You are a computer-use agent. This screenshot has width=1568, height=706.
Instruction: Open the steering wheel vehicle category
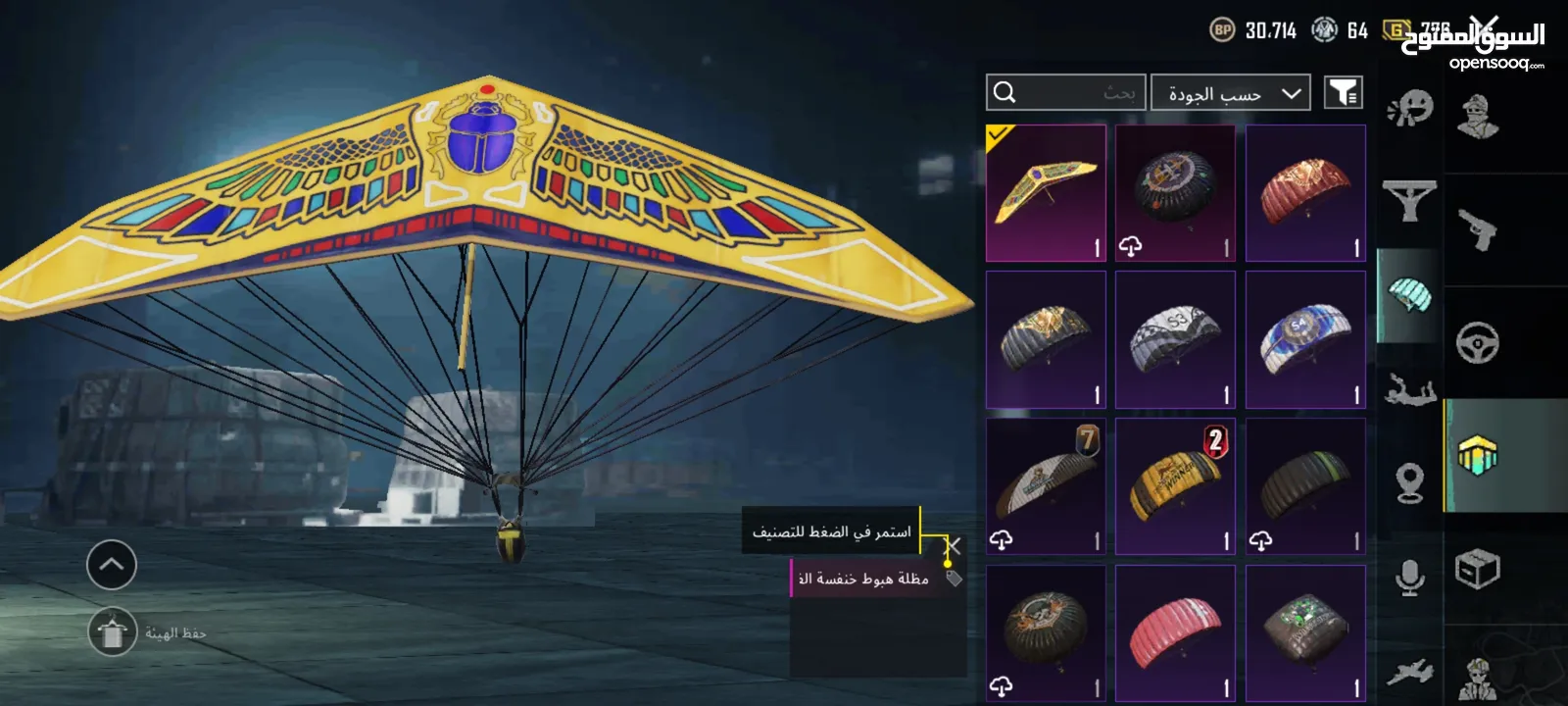point(1477,343)
